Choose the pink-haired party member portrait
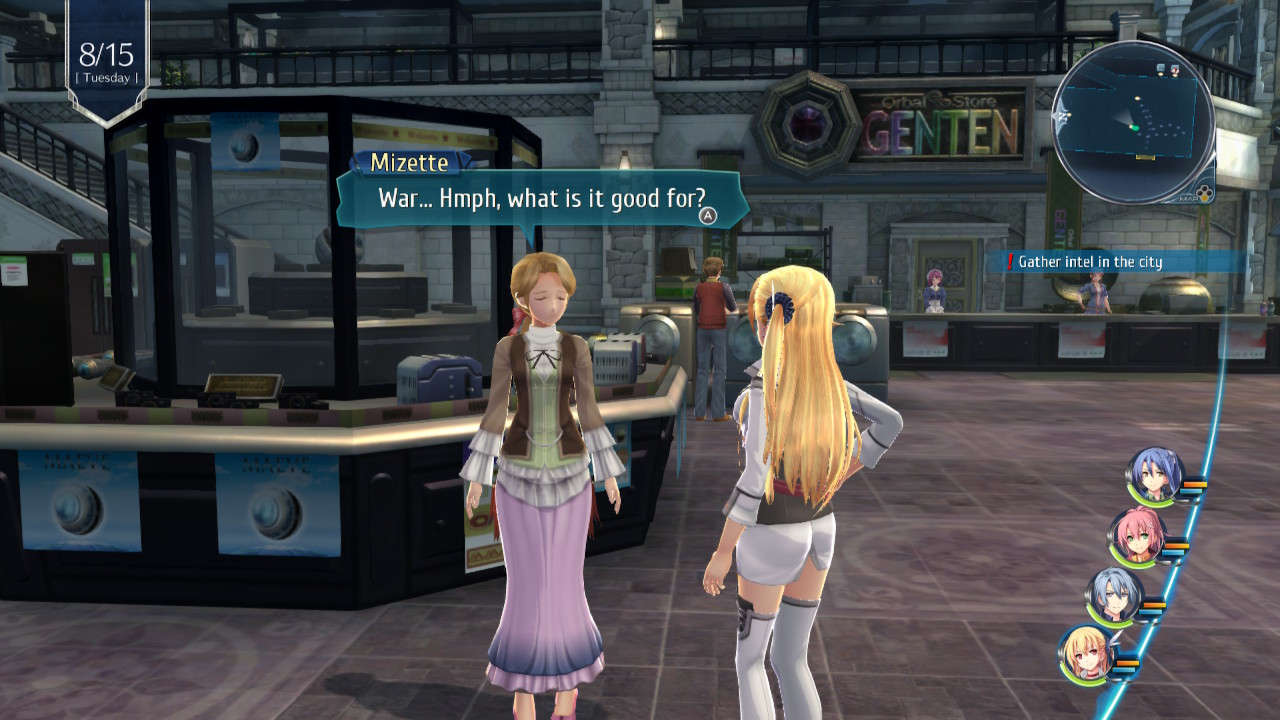The height and width of the screenshot is (720, 1280). (1137, 536)
